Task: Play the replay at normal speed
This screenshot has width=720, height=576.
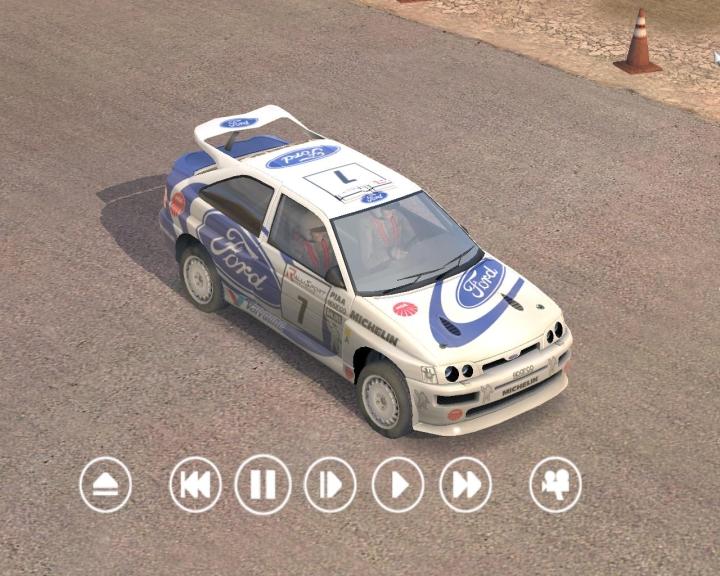Action: click(398, 485)
